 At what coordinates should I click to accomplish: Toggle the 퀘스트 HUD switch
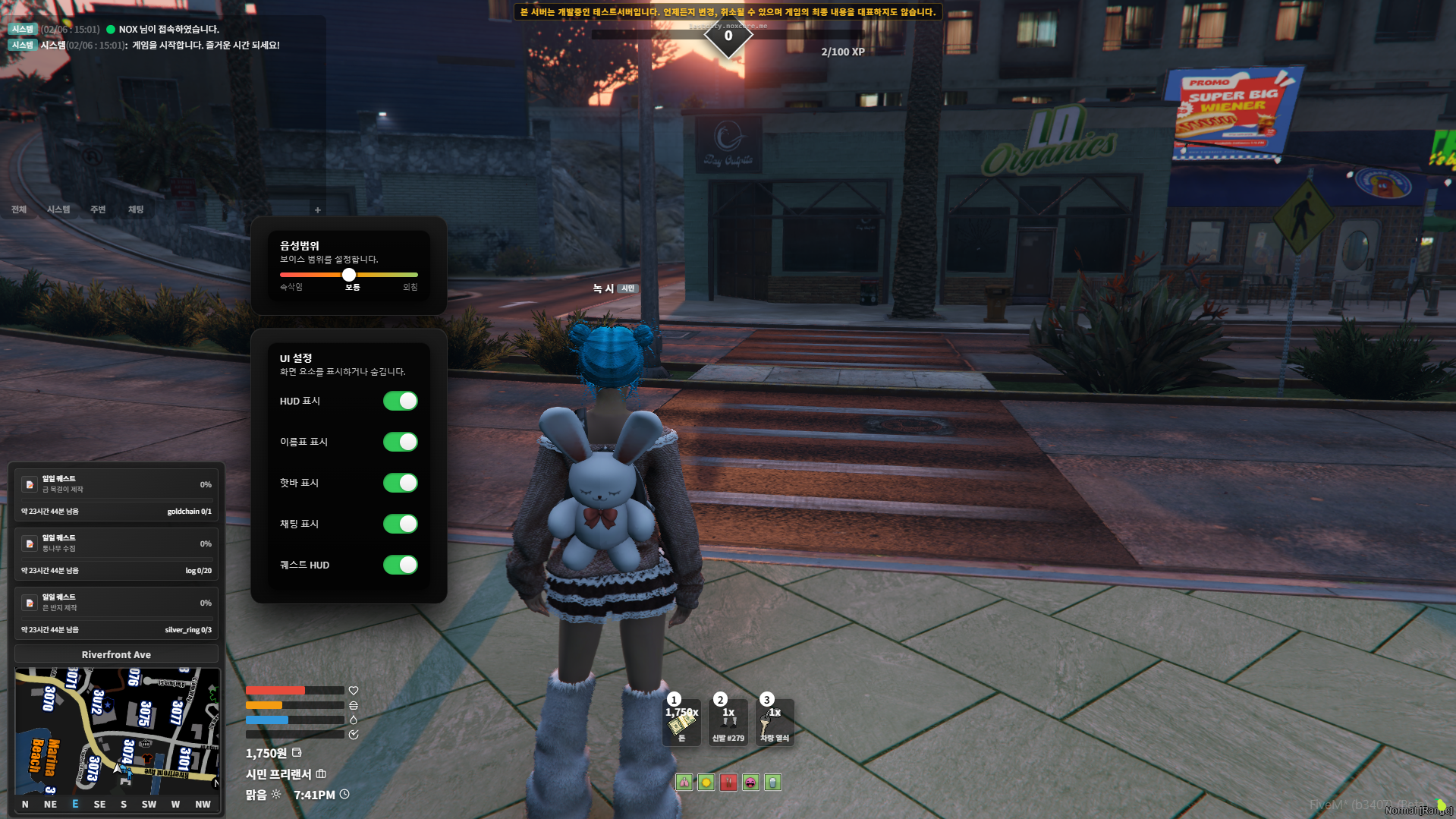coord(400,565)
